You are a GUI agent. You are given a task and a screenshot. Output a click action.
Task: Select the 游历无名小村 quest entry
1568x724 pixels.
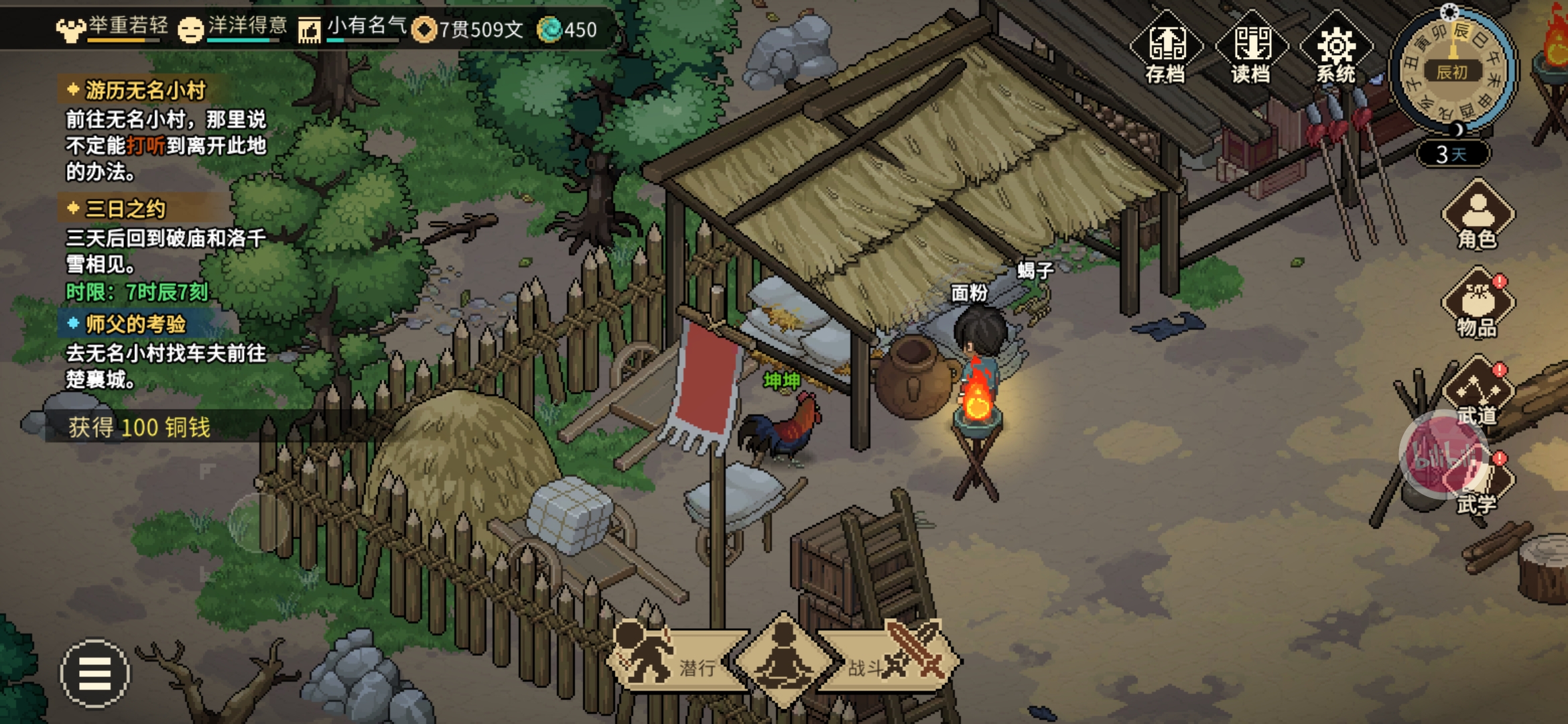tap(144, 90)
